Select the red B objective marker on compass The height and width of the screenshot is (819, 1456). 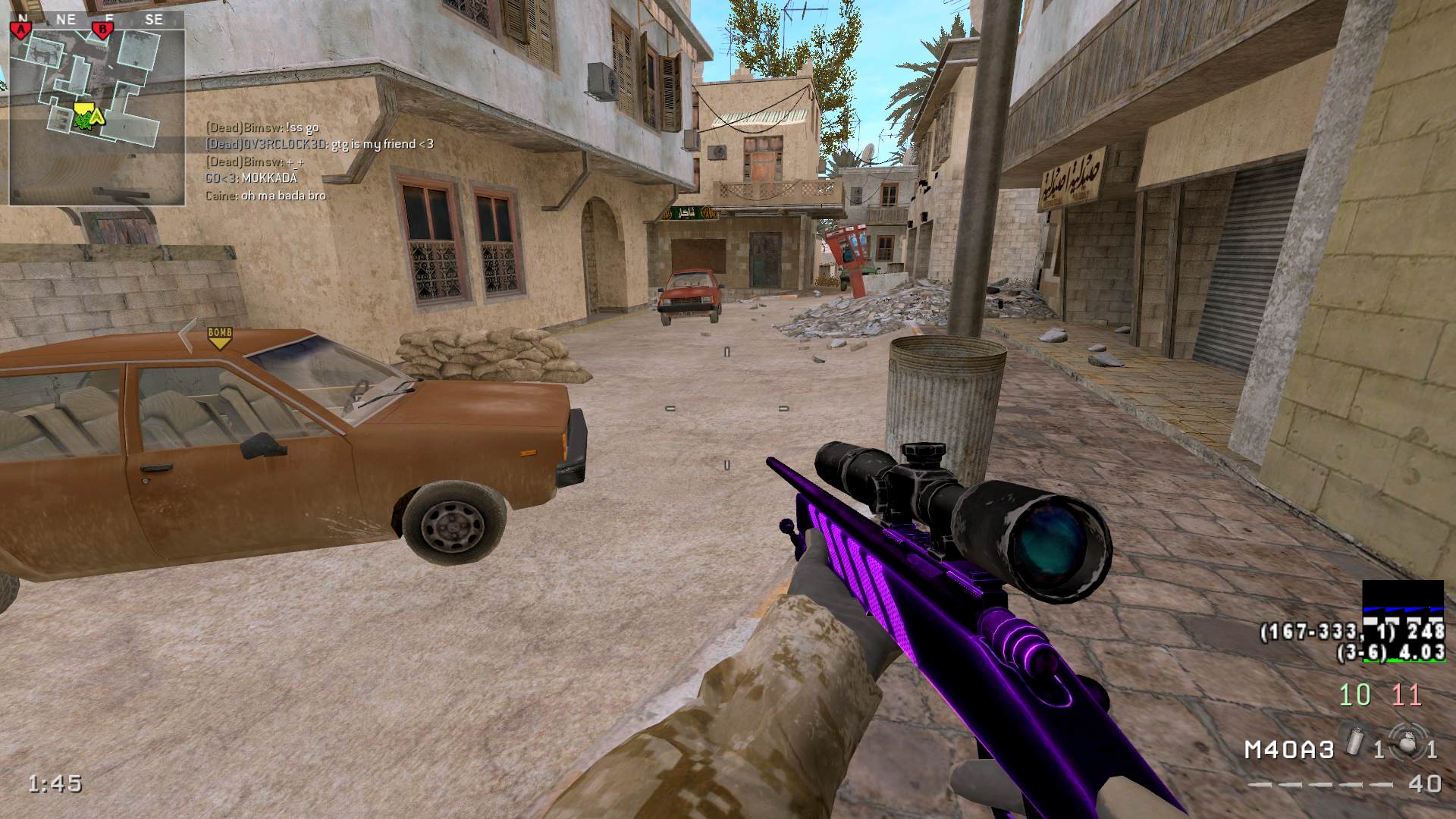point(101,30)
